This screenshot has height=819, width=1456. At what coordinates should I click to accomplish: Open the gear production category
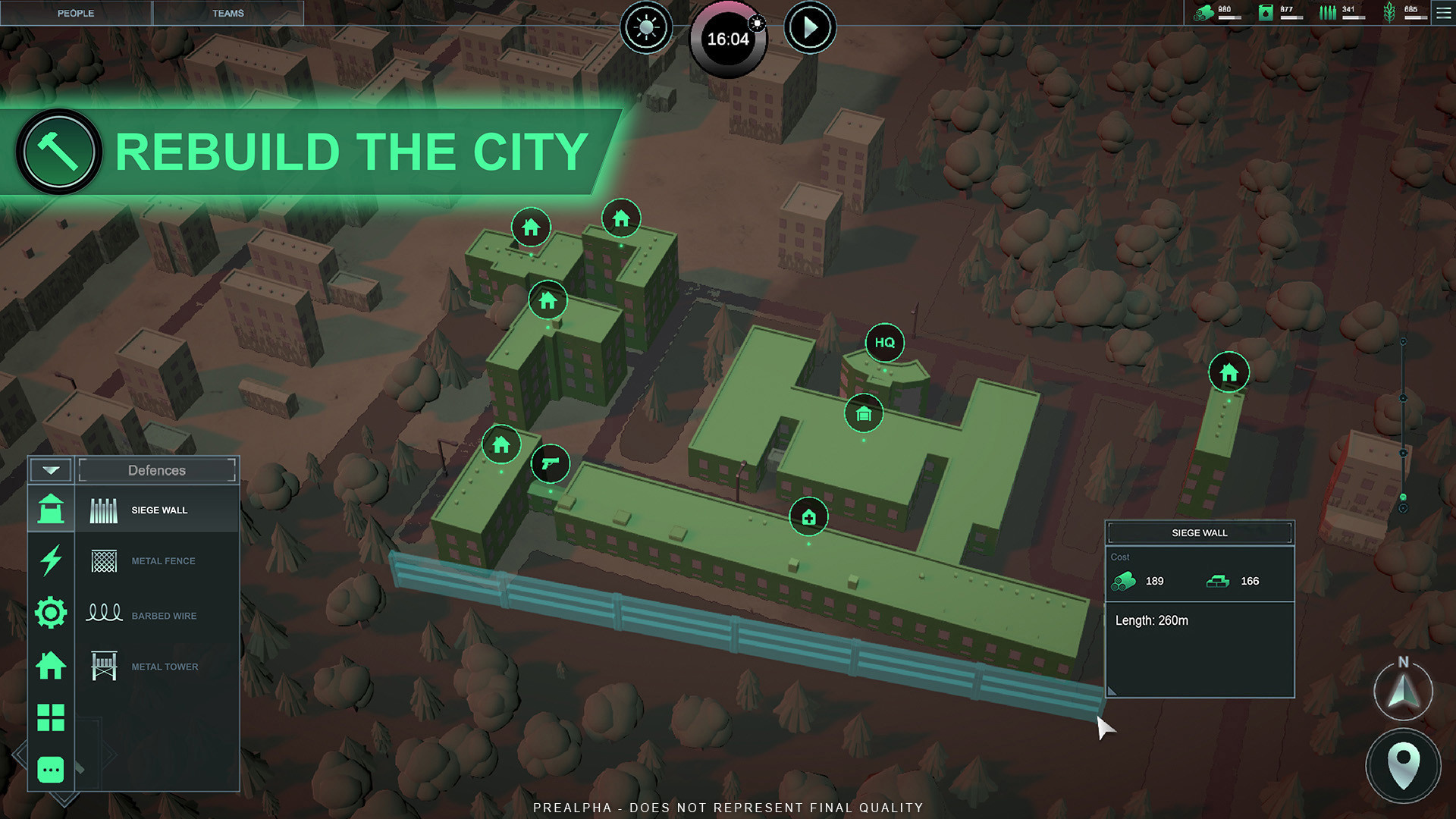click(51, 613)
